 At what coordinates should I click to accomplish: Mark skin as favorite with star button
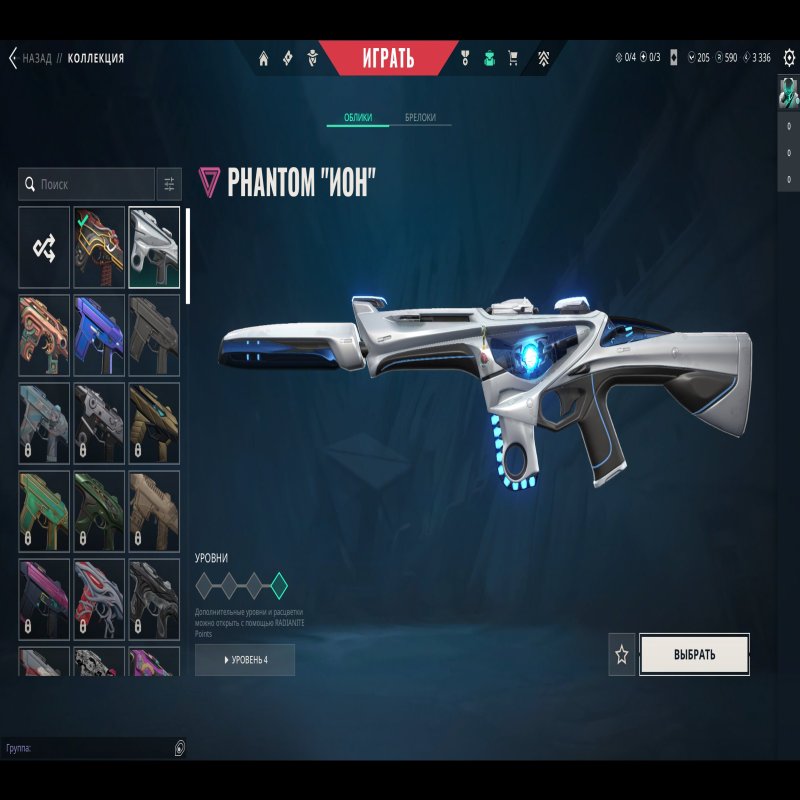coord(622,655)
